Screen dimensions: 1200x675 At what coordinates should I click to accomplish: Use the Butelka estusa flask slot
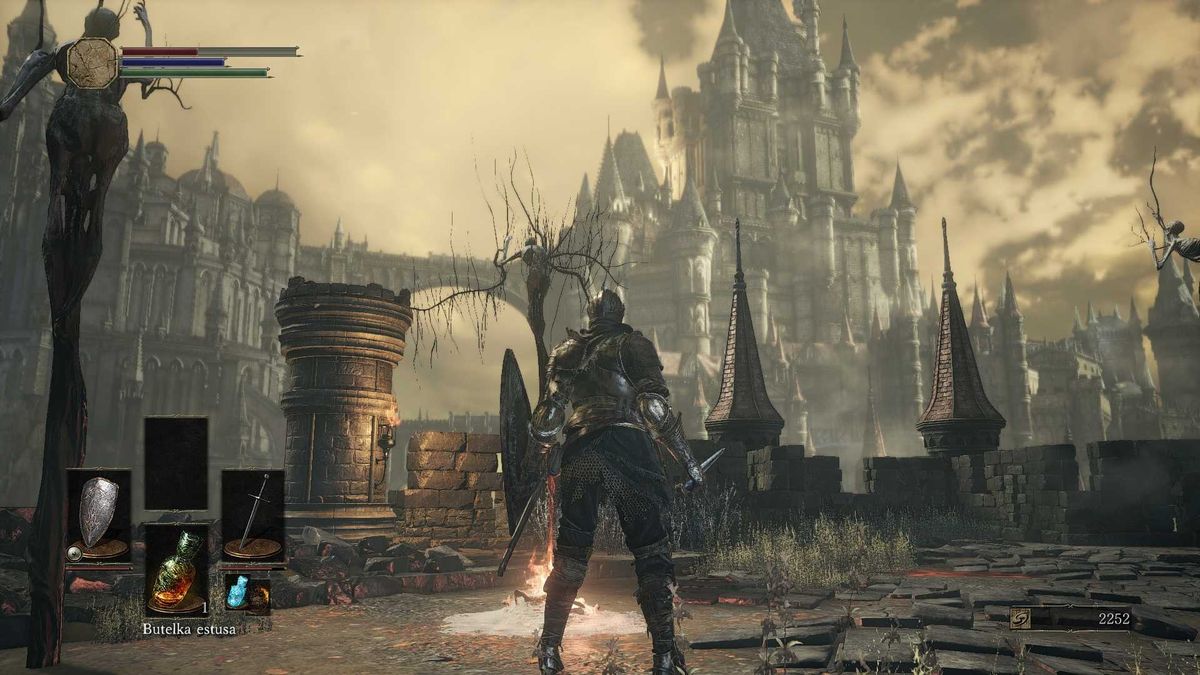[x=176, y=569]
